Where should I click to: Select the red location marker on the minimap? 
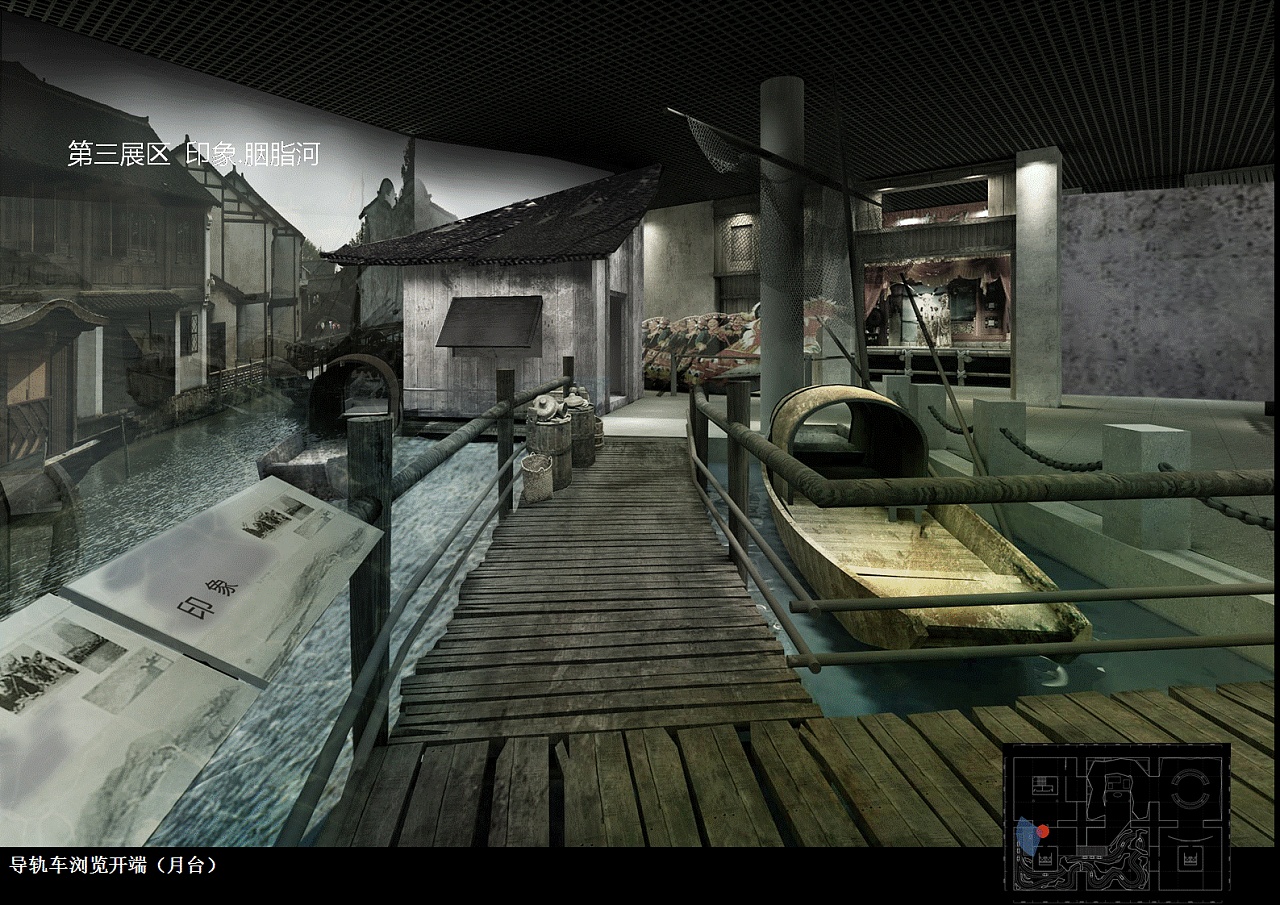point(1043,831)
